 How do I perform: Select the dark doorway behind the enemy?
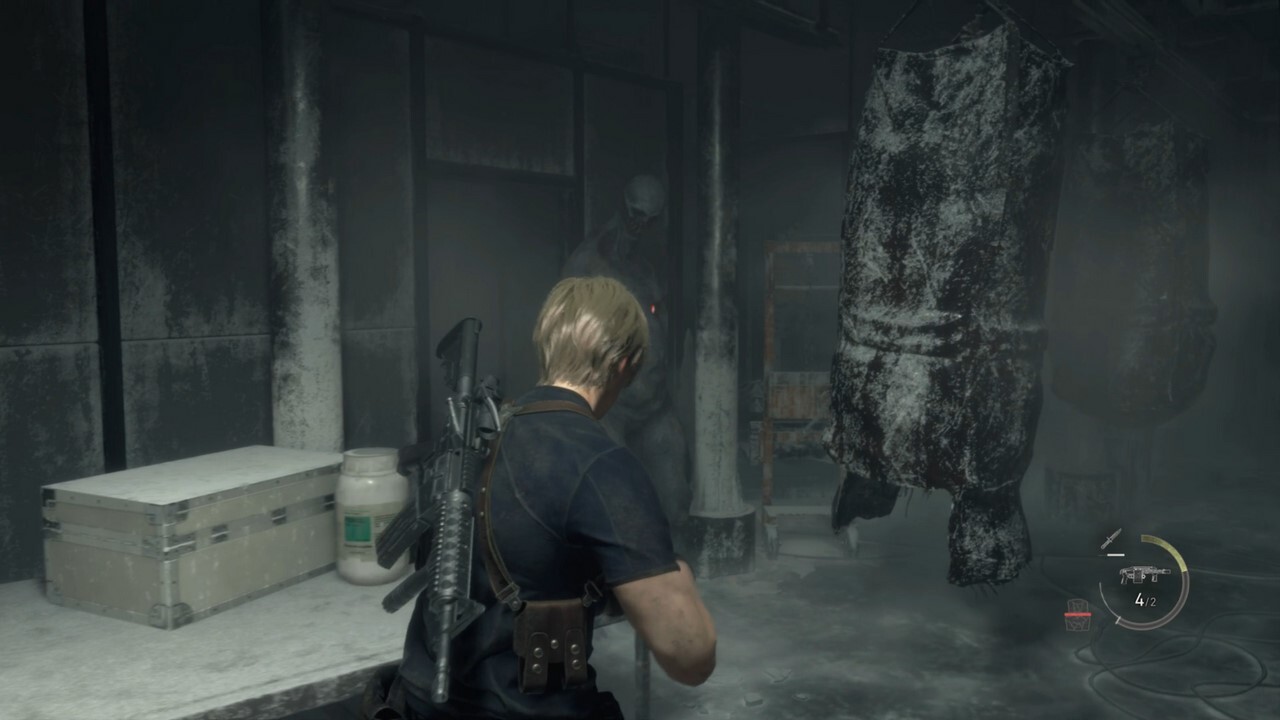click(620, 150)
